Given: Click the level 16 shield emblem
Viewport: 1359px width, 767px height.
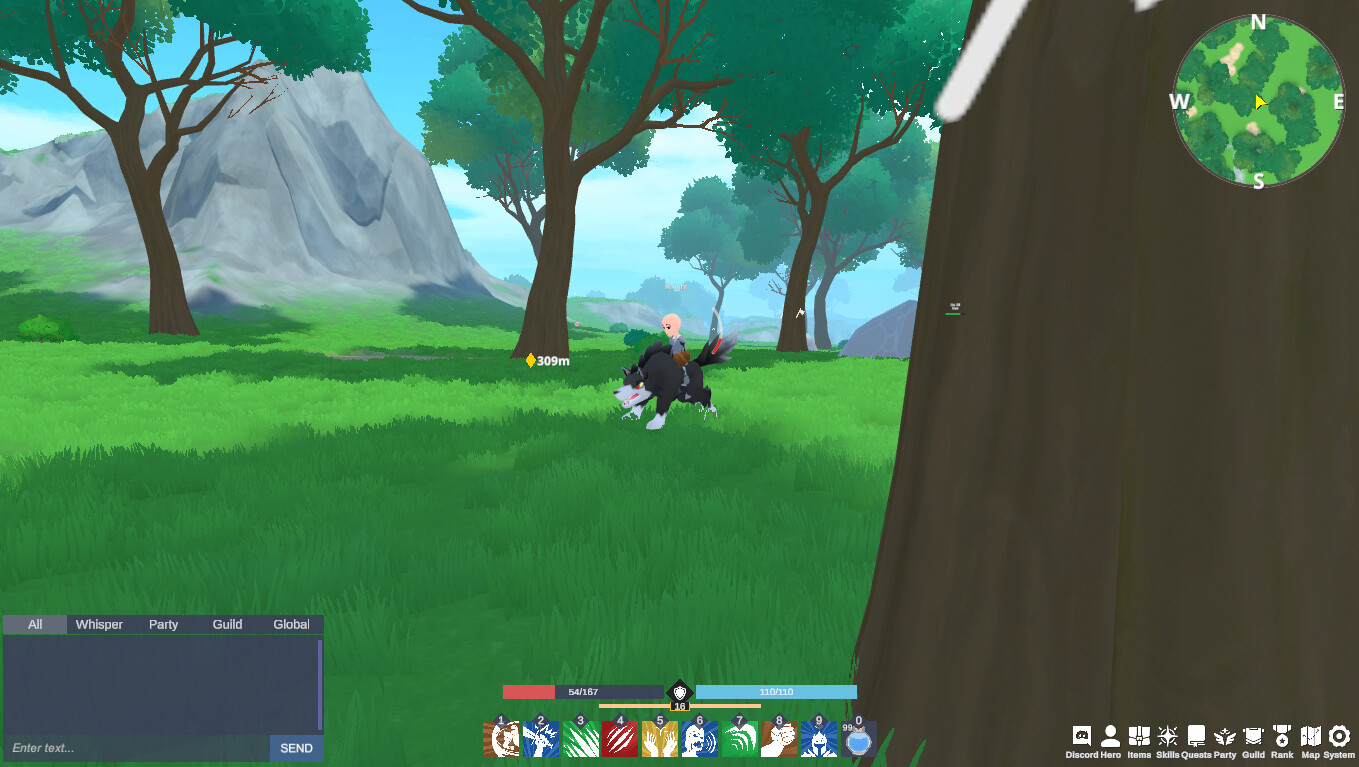Looking at the screenshot, I should pos(680,694).
